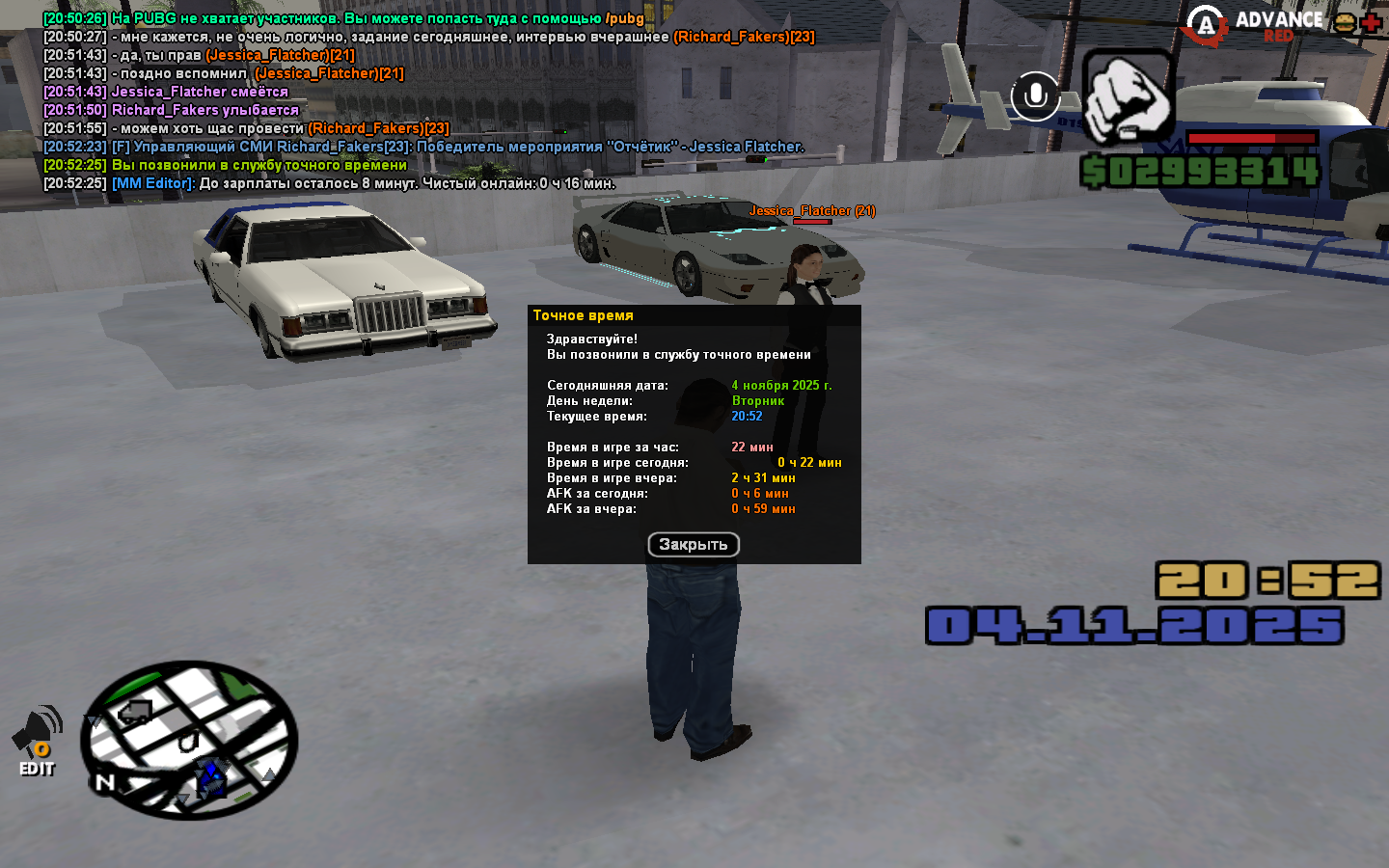Toggle the microphone voice chat icon
The width and height of the screenshot is (1389, 868).
1035,95
